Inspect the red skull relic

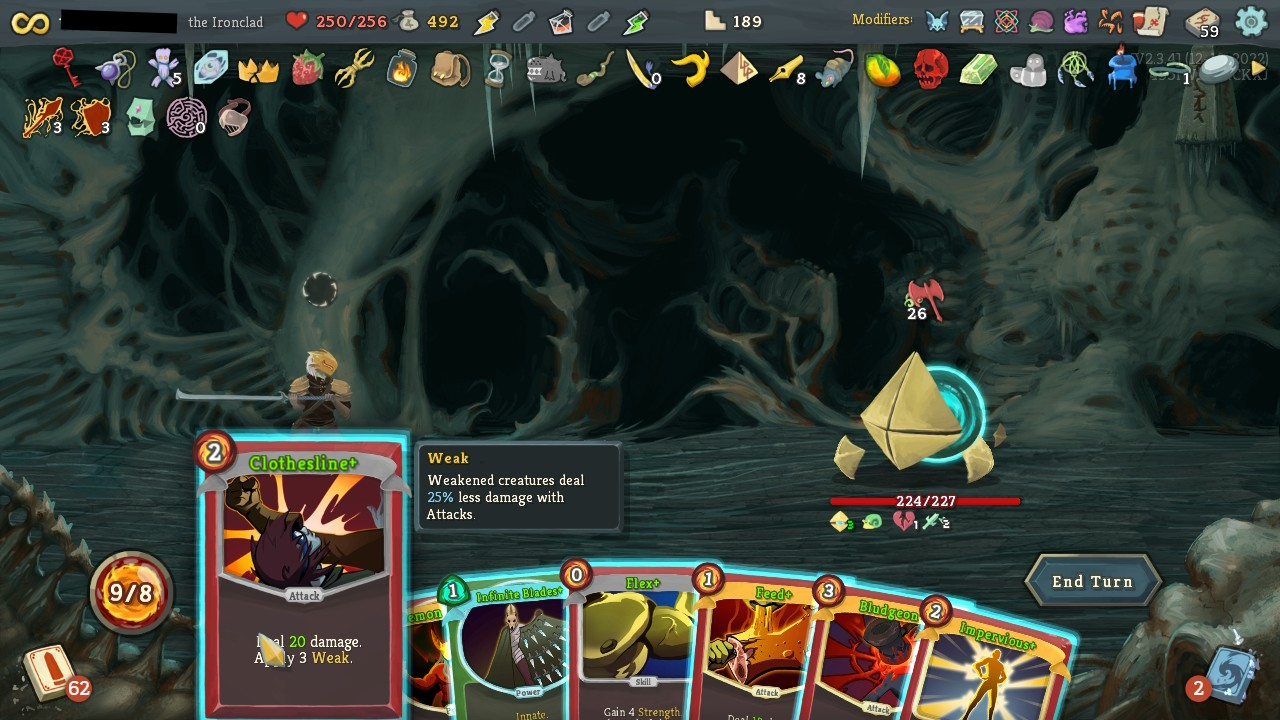930,69
